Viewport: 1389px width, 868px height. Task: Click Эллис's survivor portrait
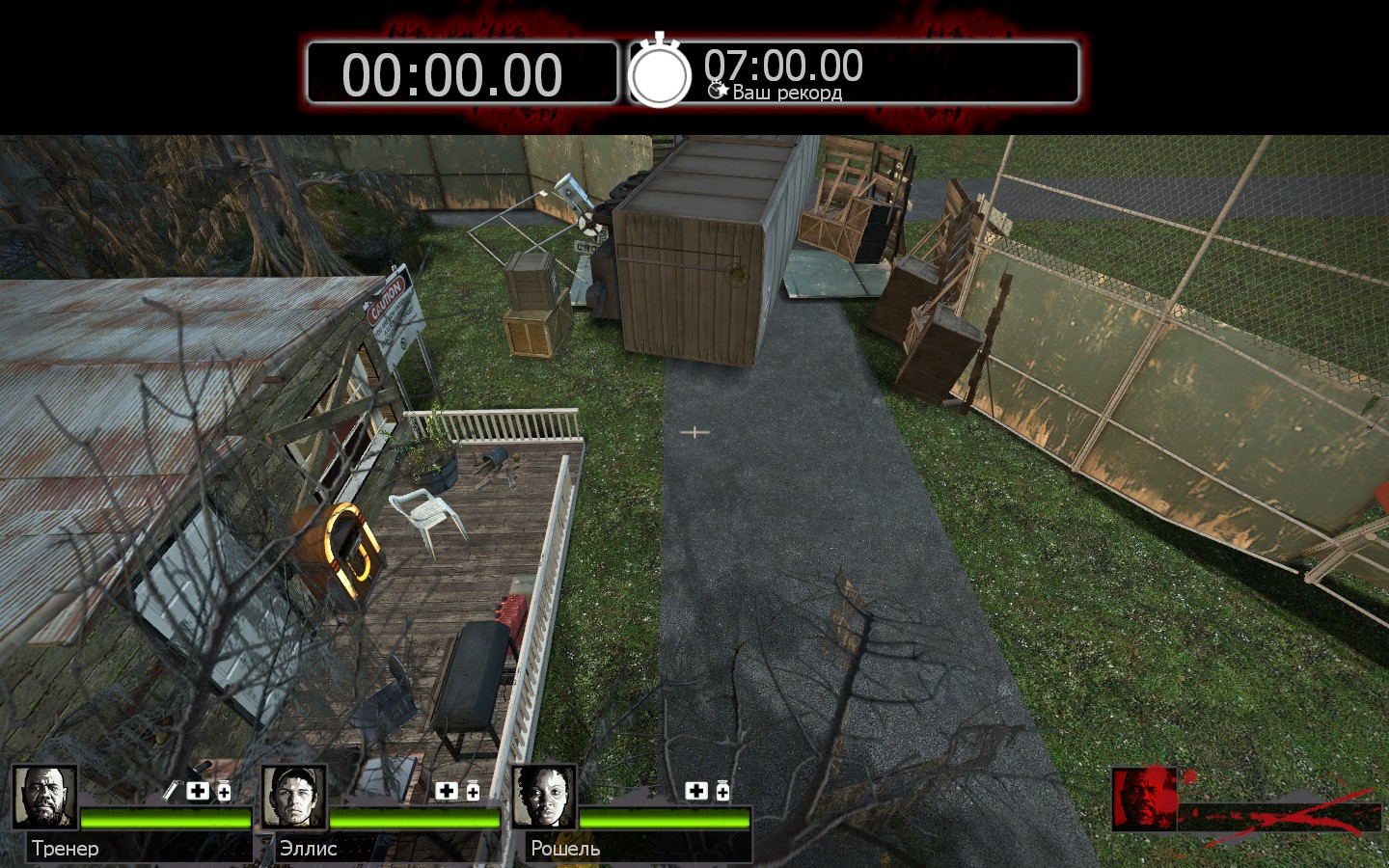point(294,797)
